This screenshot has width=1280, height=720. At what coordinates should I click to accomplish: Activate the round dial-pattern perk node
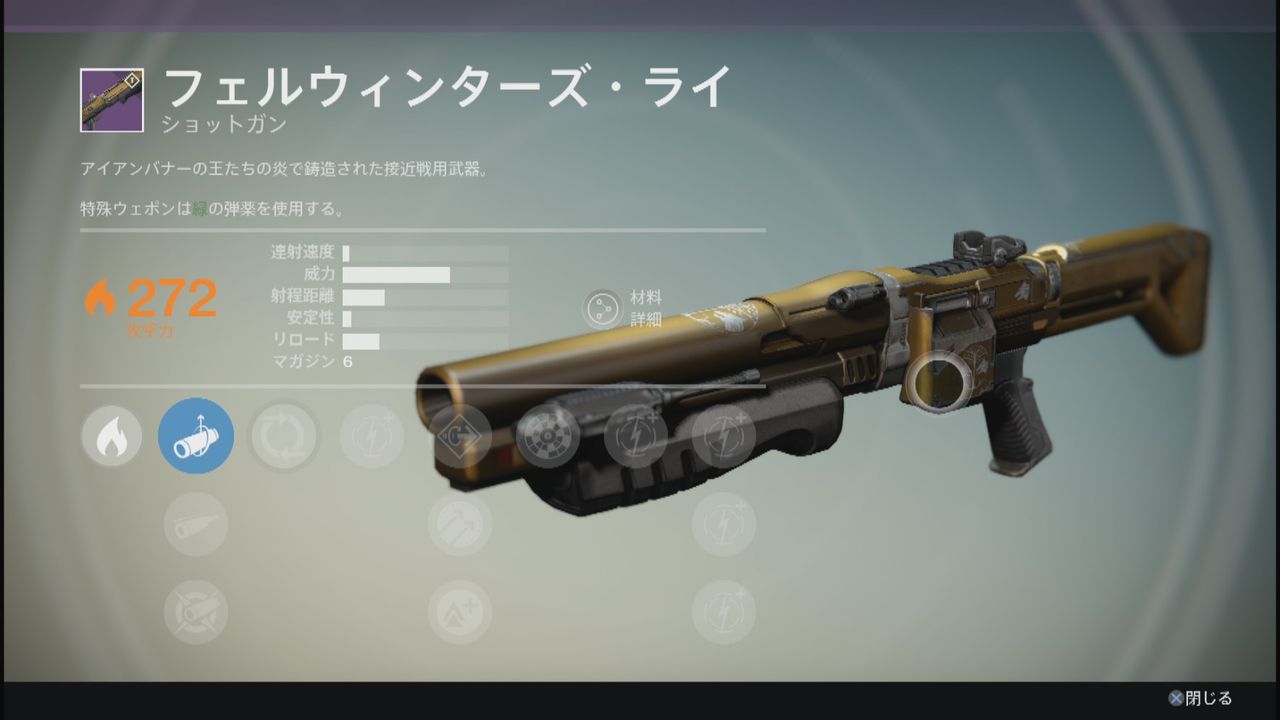click(x=548, y=436)
